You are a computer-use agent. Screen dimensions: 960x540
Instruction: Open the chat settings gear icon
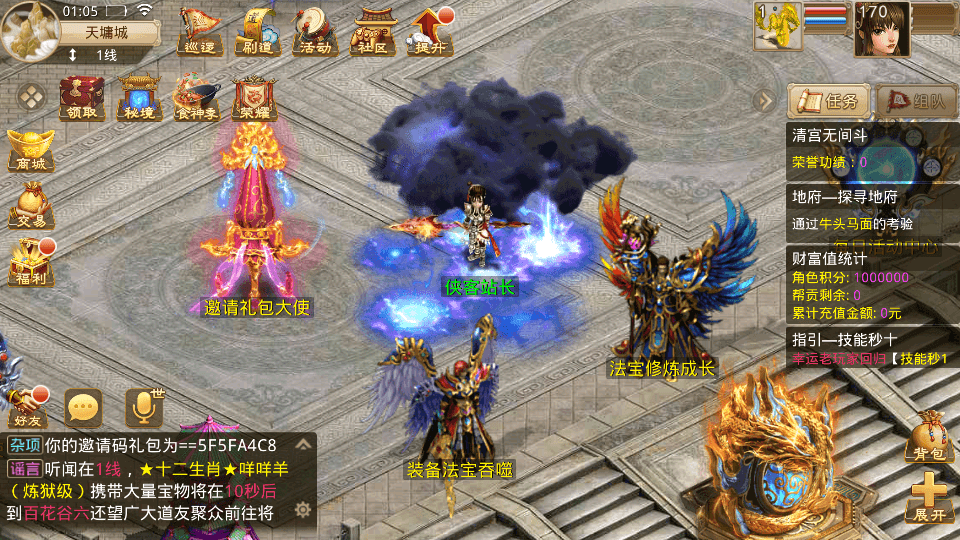(x=303, y=511)
